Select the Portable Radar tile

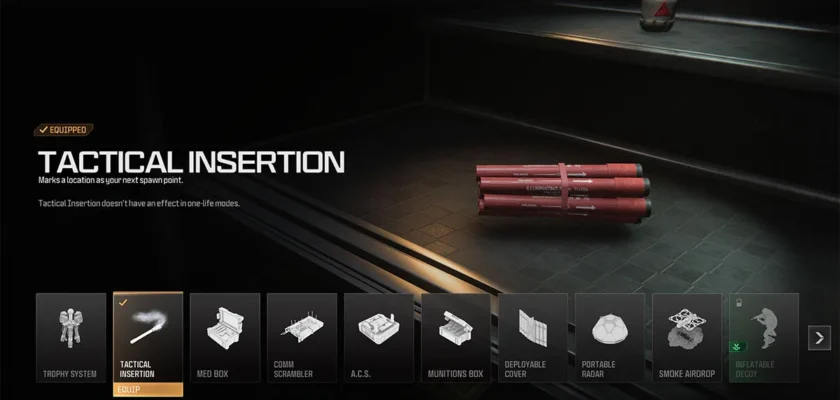coord(610,338)
